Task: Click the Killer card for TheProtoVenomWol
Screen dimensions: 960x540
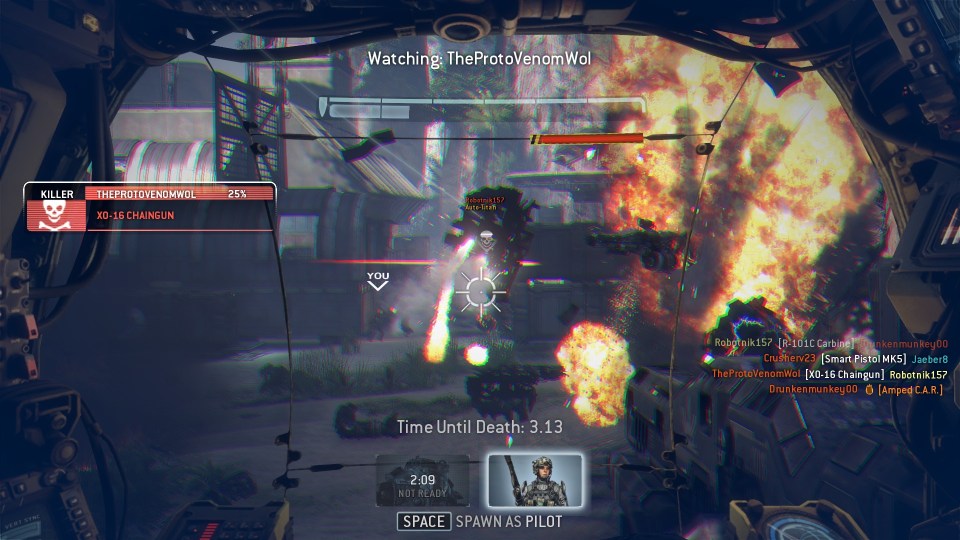Action: pyautogui.click(x=151, y=207)
